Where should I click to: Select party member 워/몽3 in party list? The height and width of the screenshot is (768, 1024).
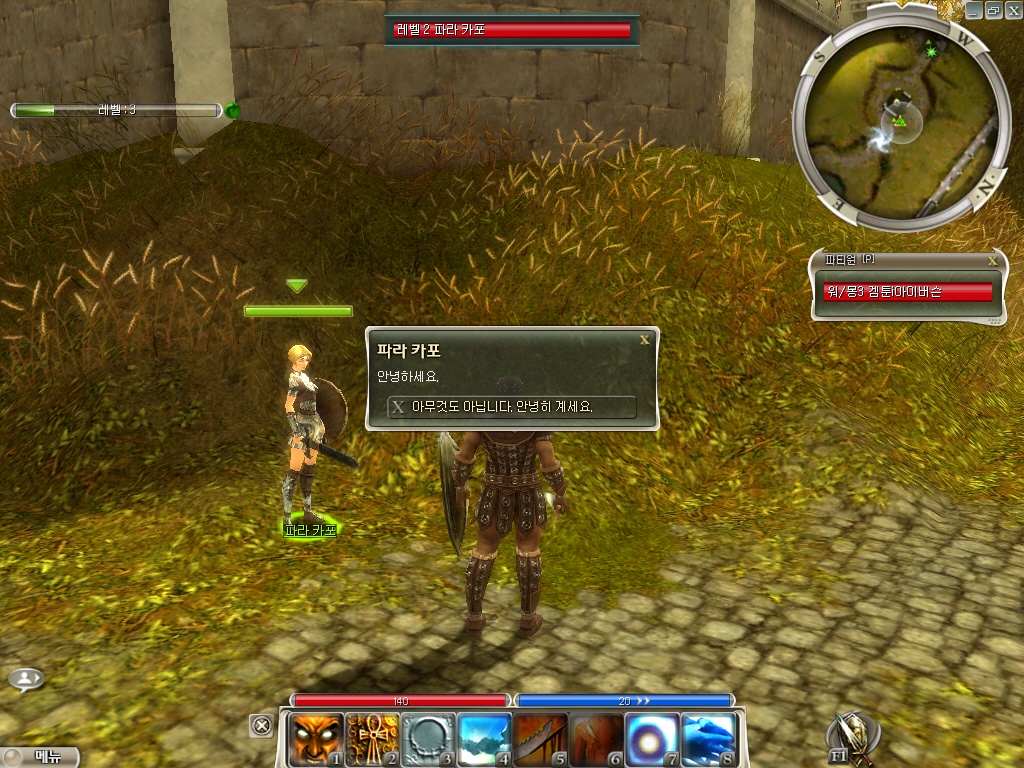(x=908, y=291)
